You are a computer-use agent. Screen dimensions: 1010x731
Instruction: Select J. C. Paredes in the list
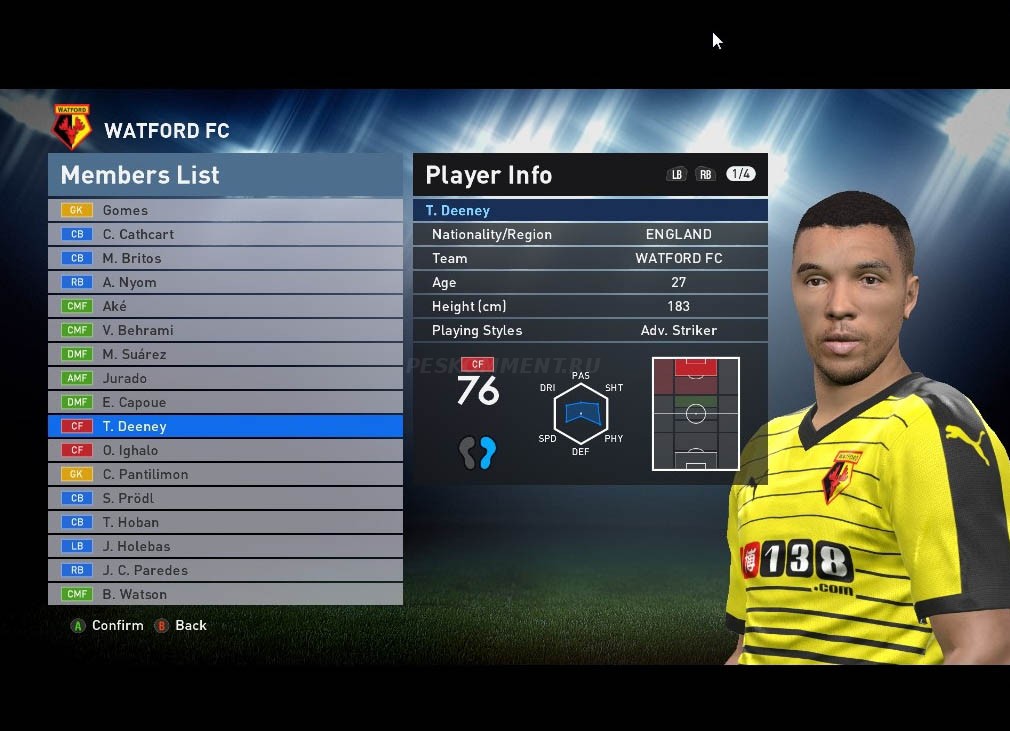[x=225, y=570]
